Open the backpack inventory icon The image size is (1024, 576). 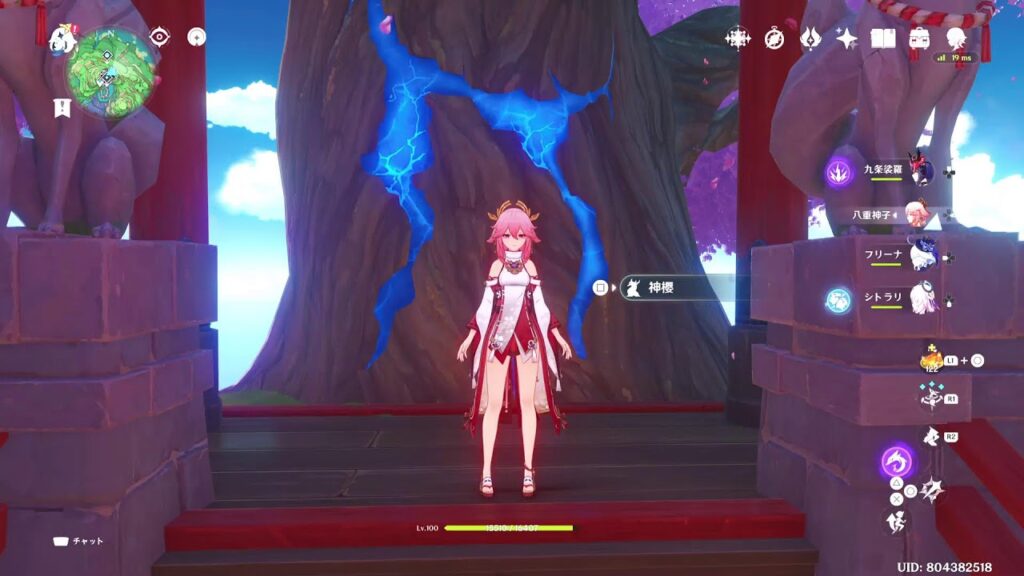coord(919,38)
